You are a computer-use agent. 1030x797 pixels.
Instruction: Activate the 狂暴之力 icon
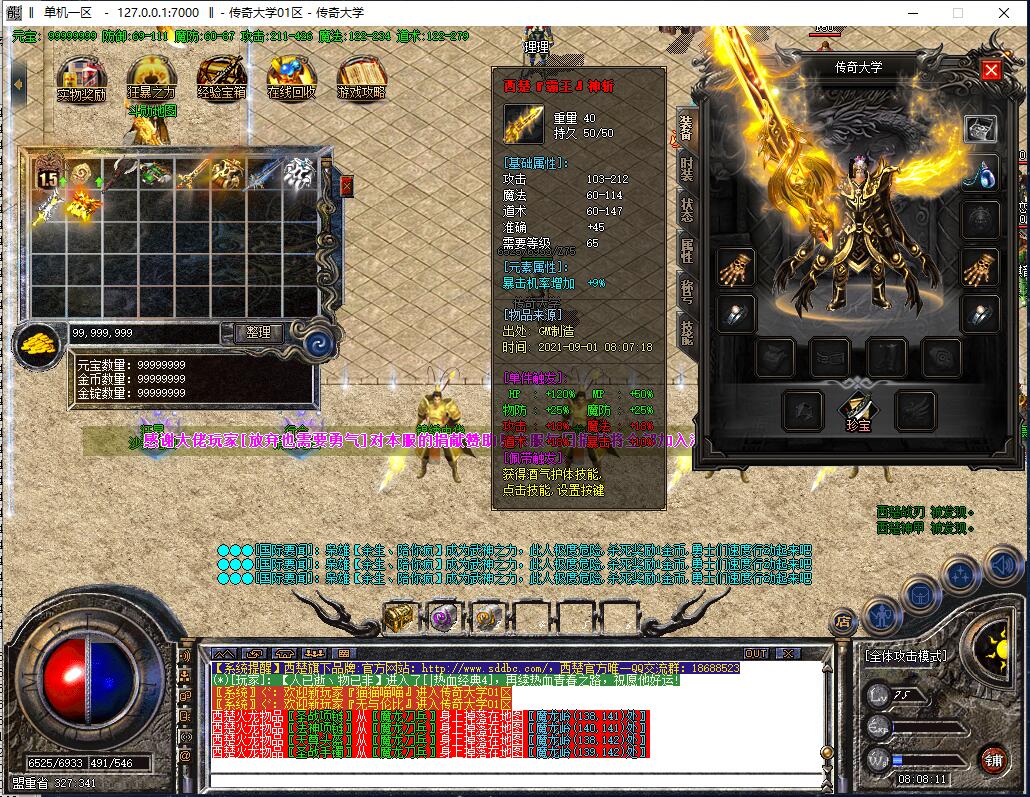(x=151, y=78)
